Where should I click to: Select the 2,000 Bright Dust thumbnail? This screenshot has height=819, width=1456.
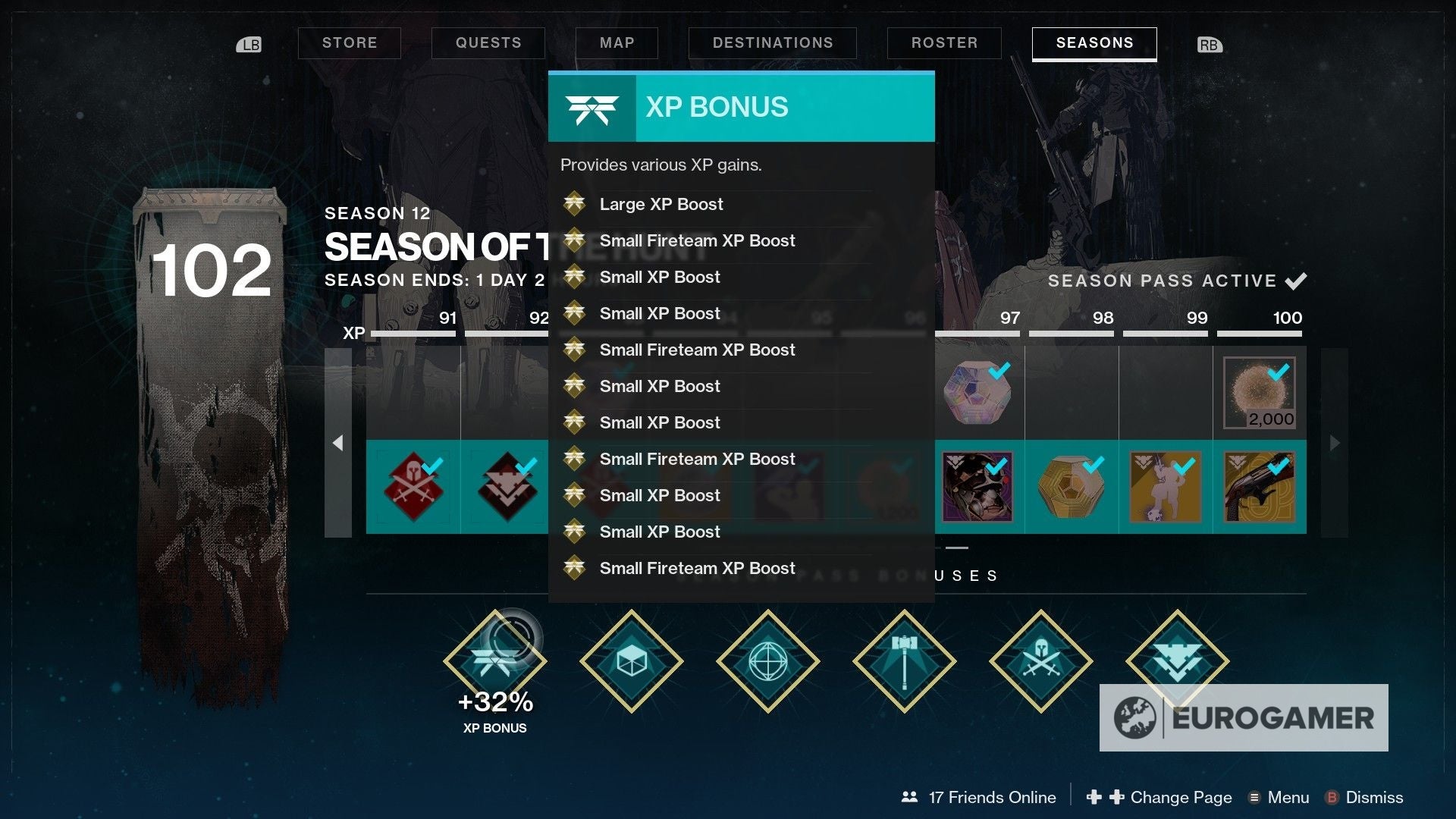pos(1260,392)
